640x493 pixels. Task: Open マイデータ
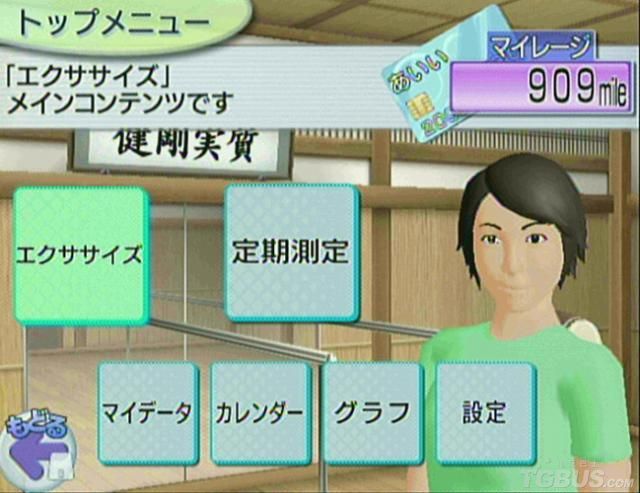[x=147, y=413]
